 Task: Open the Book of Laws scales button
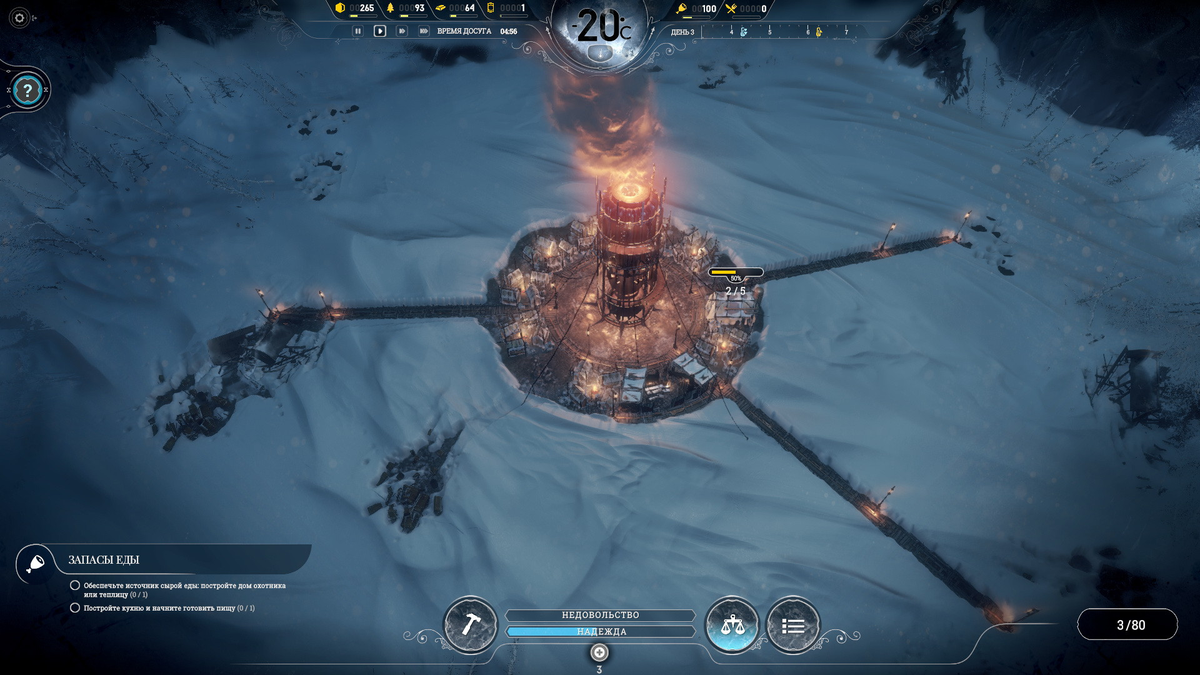(x=732, y=625)
